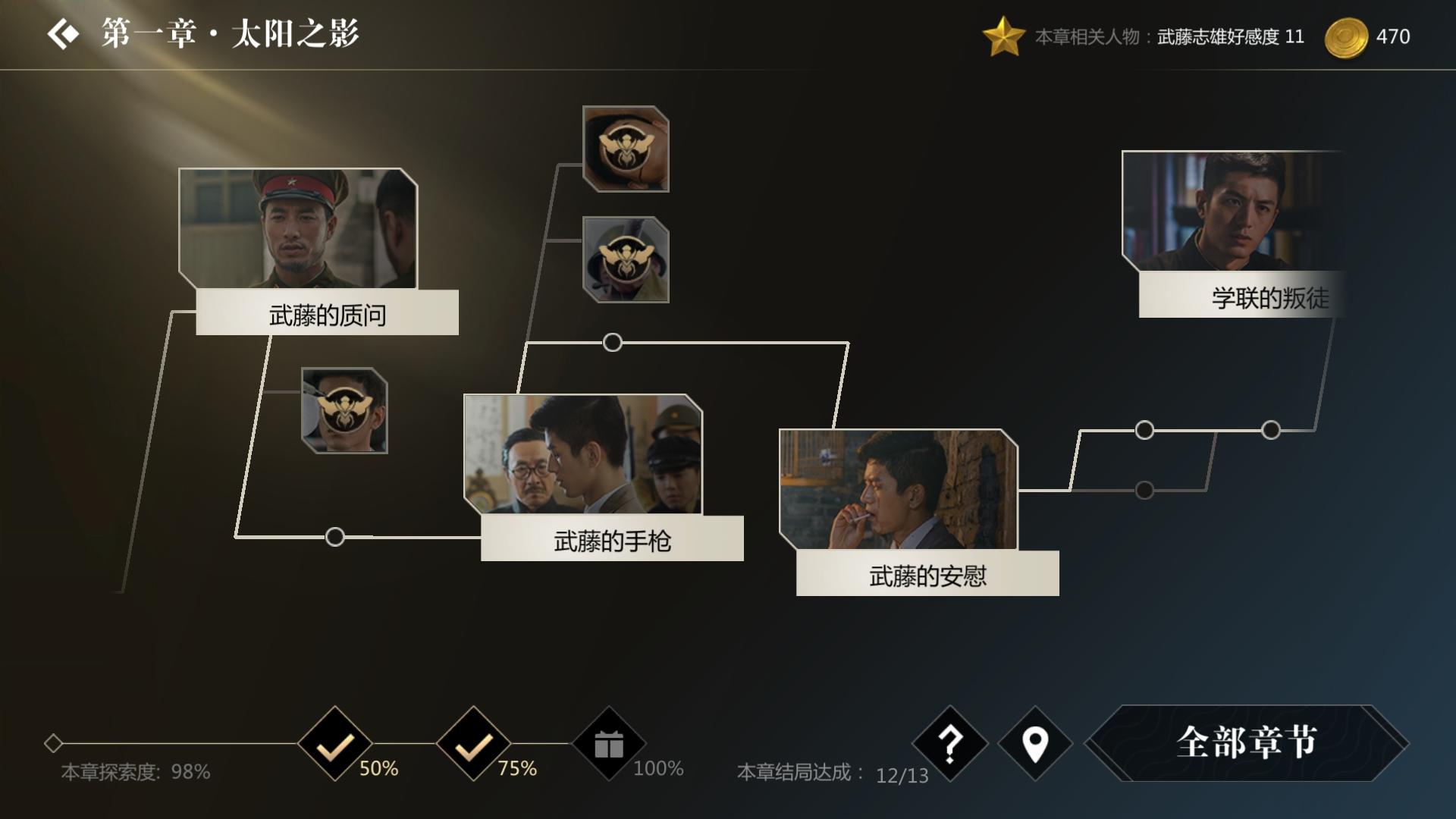
Task: Click the chapter title 第一章·太阳之影
Action: pyautogui.click(x=227, y=33)
